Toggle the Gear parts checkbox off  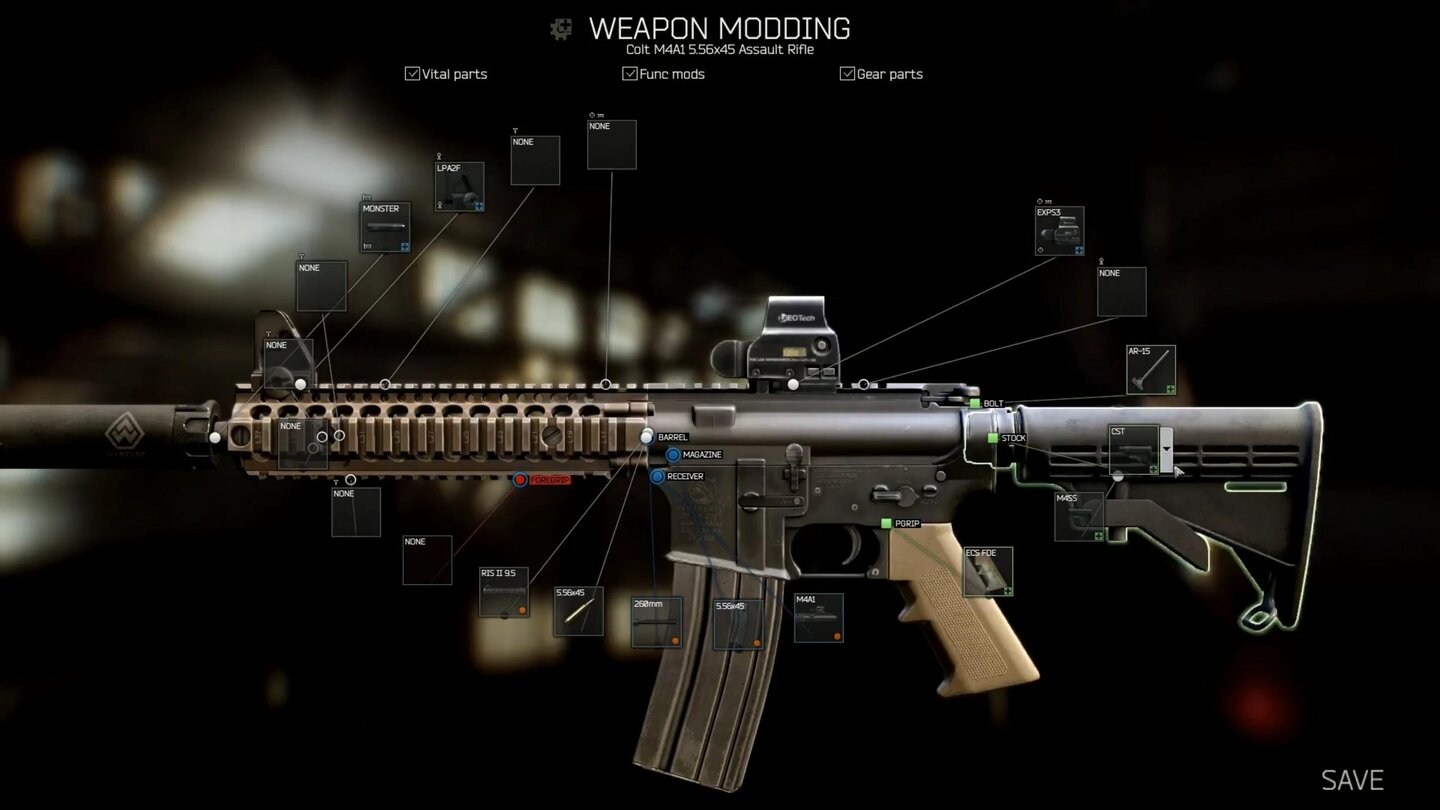click(x=846, y=72)
